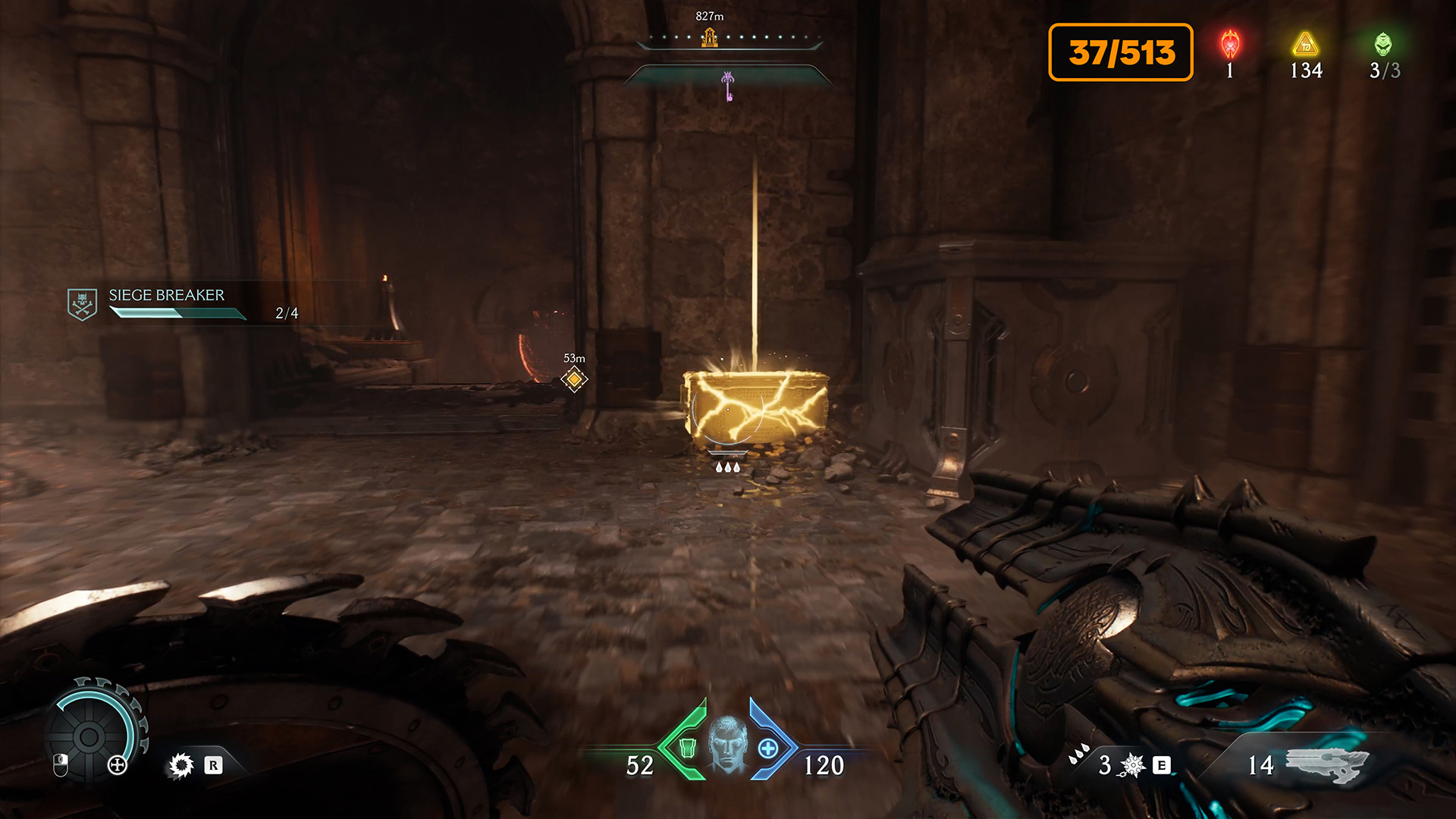This screenshot has height=819, width=1456.
Task: Select the green life sigil icon
Action: 1383,45
